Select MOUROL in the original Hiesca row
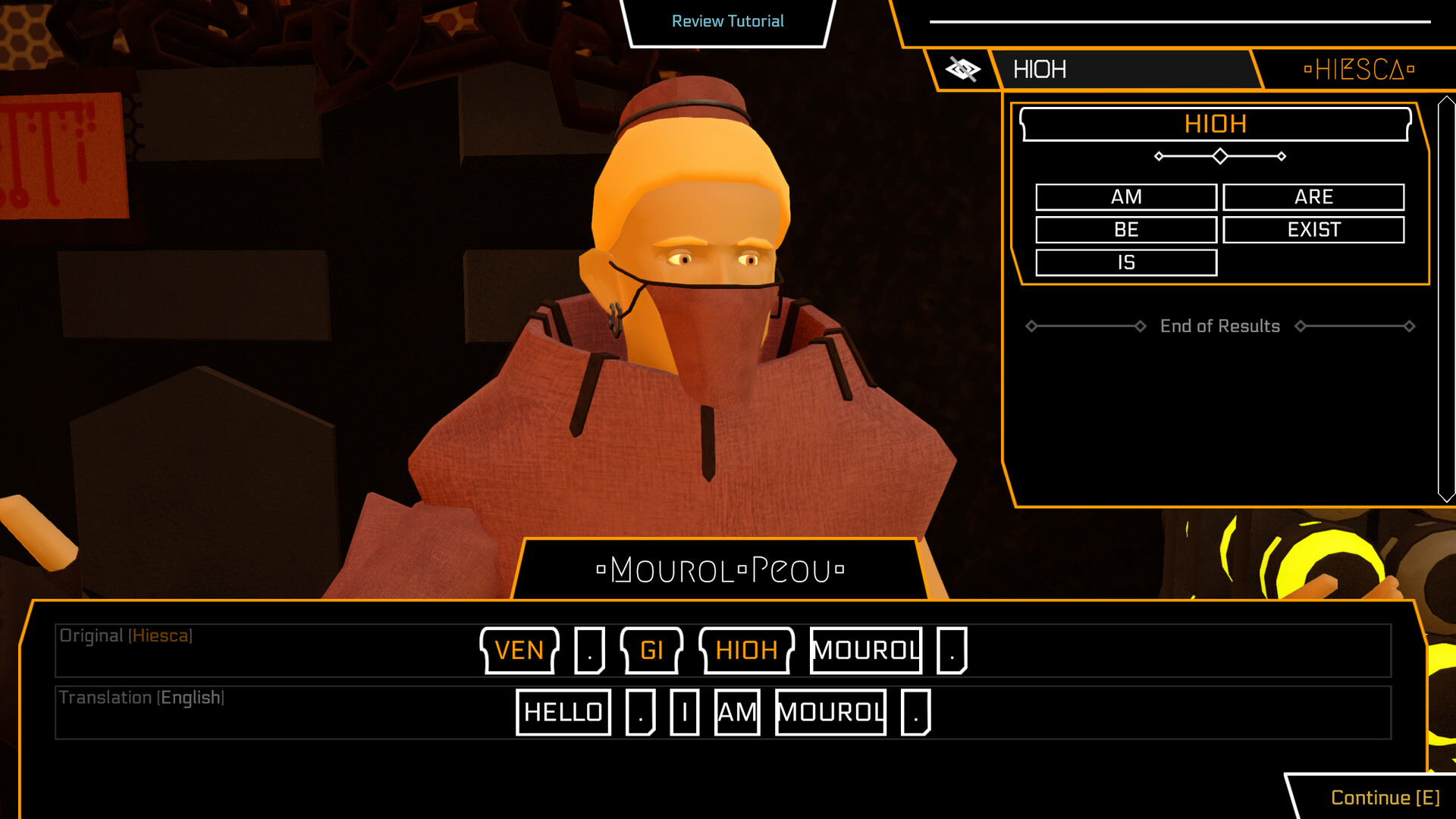The height and width of the screenshot is (819, 1456). 865,651
